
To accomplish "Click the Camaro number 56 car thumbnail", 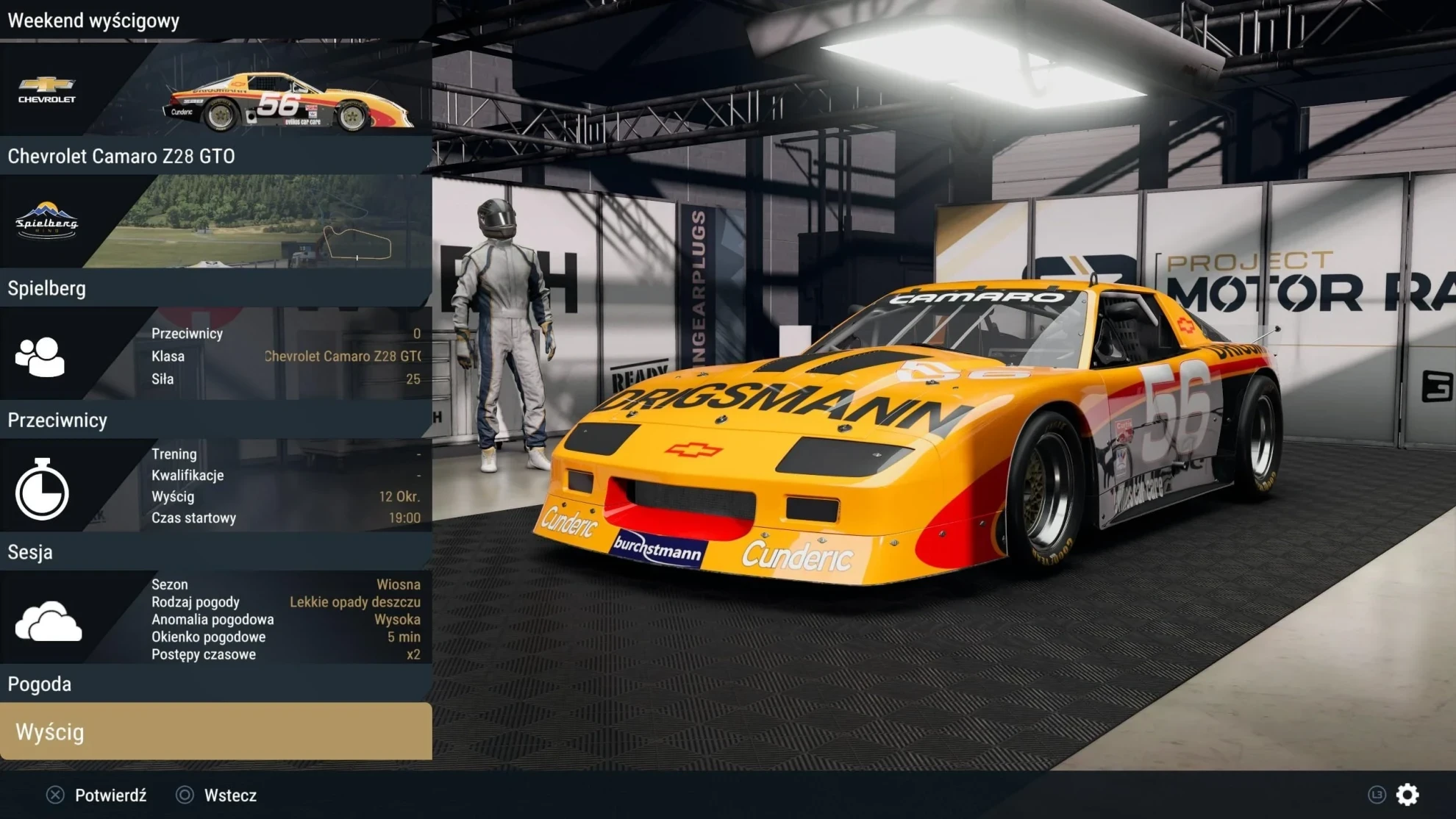I will pyautogui.click(x=287, y=103).
